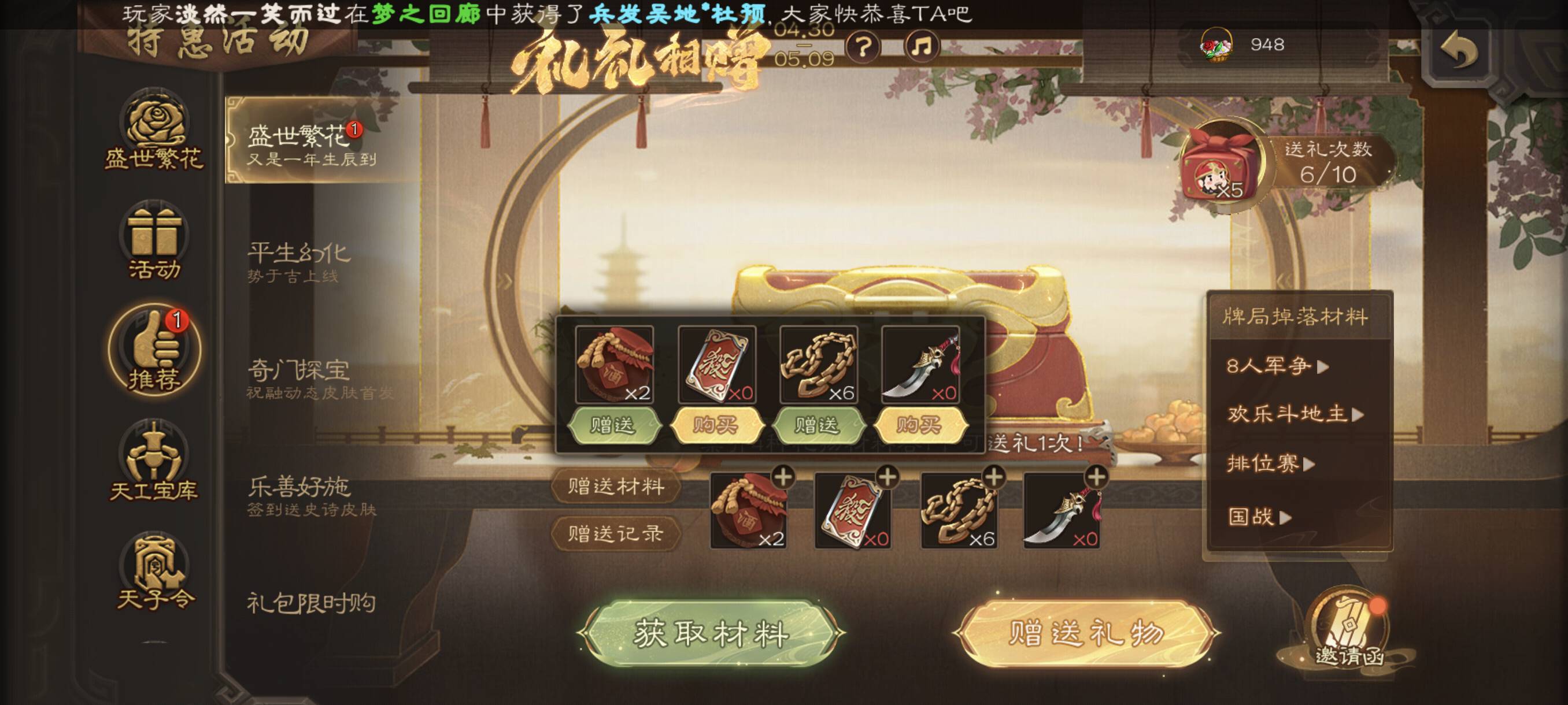Show the help question mark info
This screenshot has width=1568, height=705.
point(863,46)
